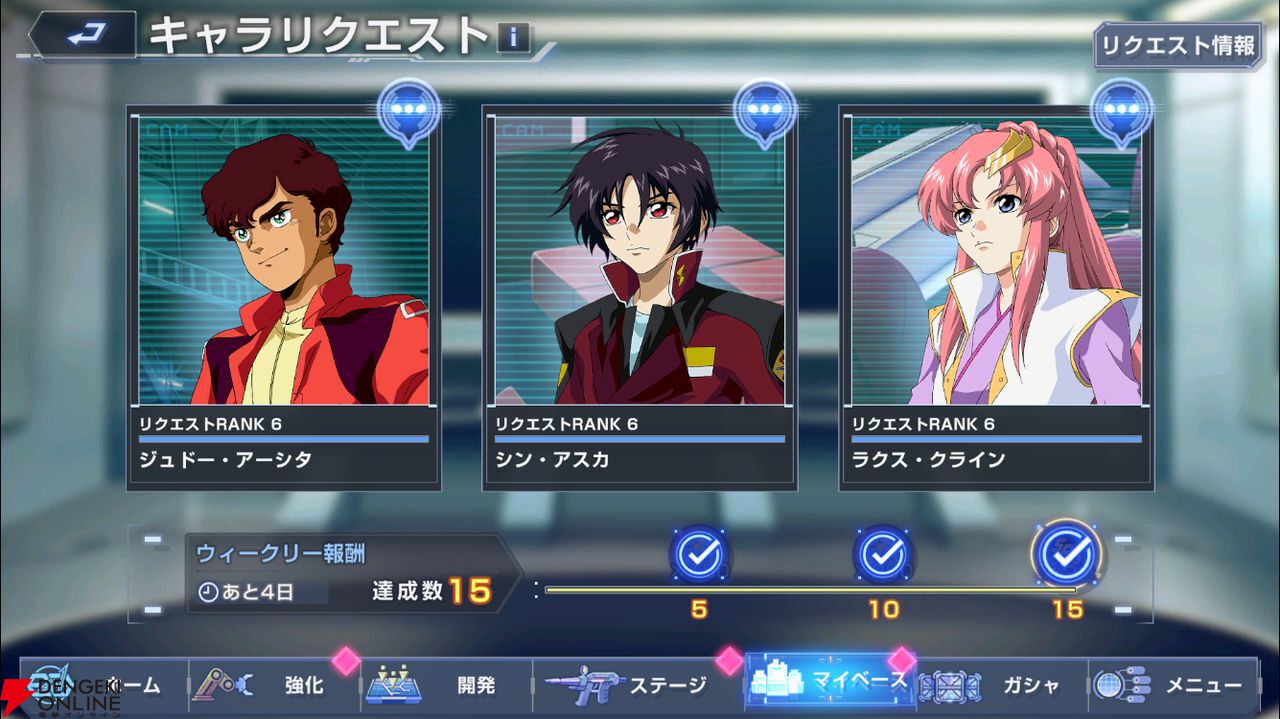Open リクエスト情報 panel
The width and height of the screenshot is (1280, 719).
1178,45
